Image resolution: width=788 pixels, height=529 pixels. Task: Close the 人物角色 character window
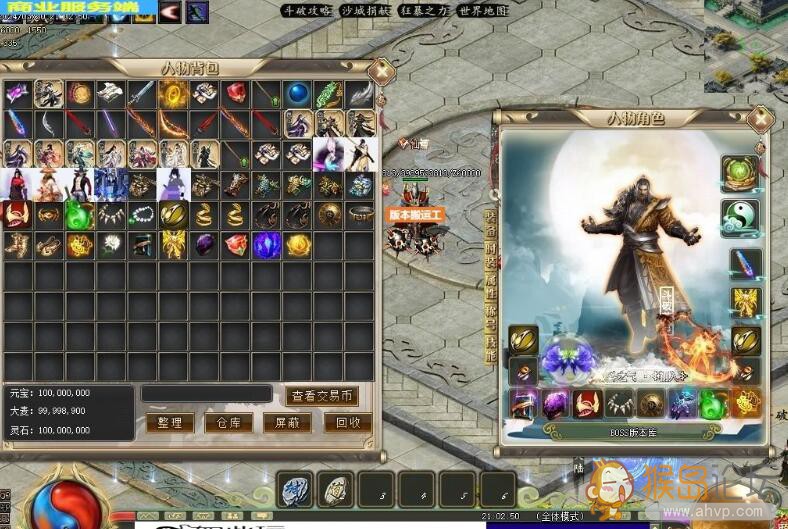760,119
